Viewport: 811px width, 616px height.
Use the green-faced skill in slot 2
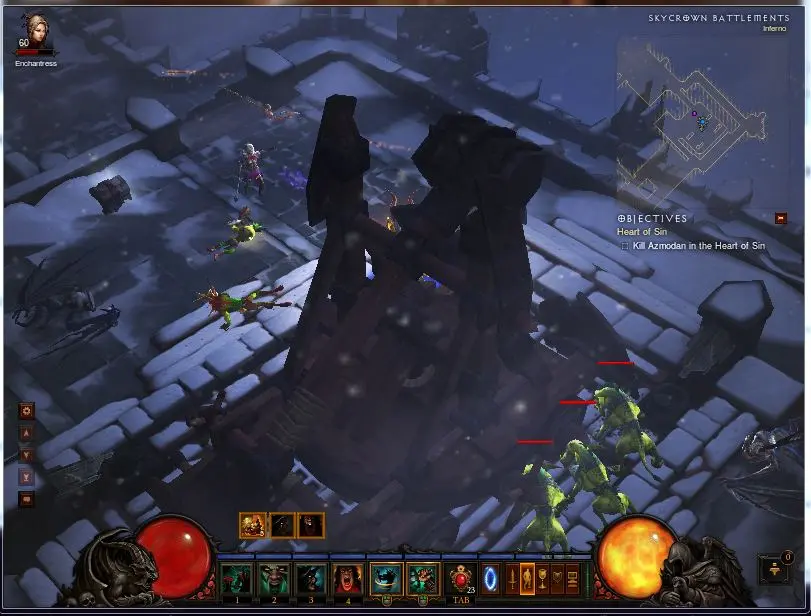(273, 579)
